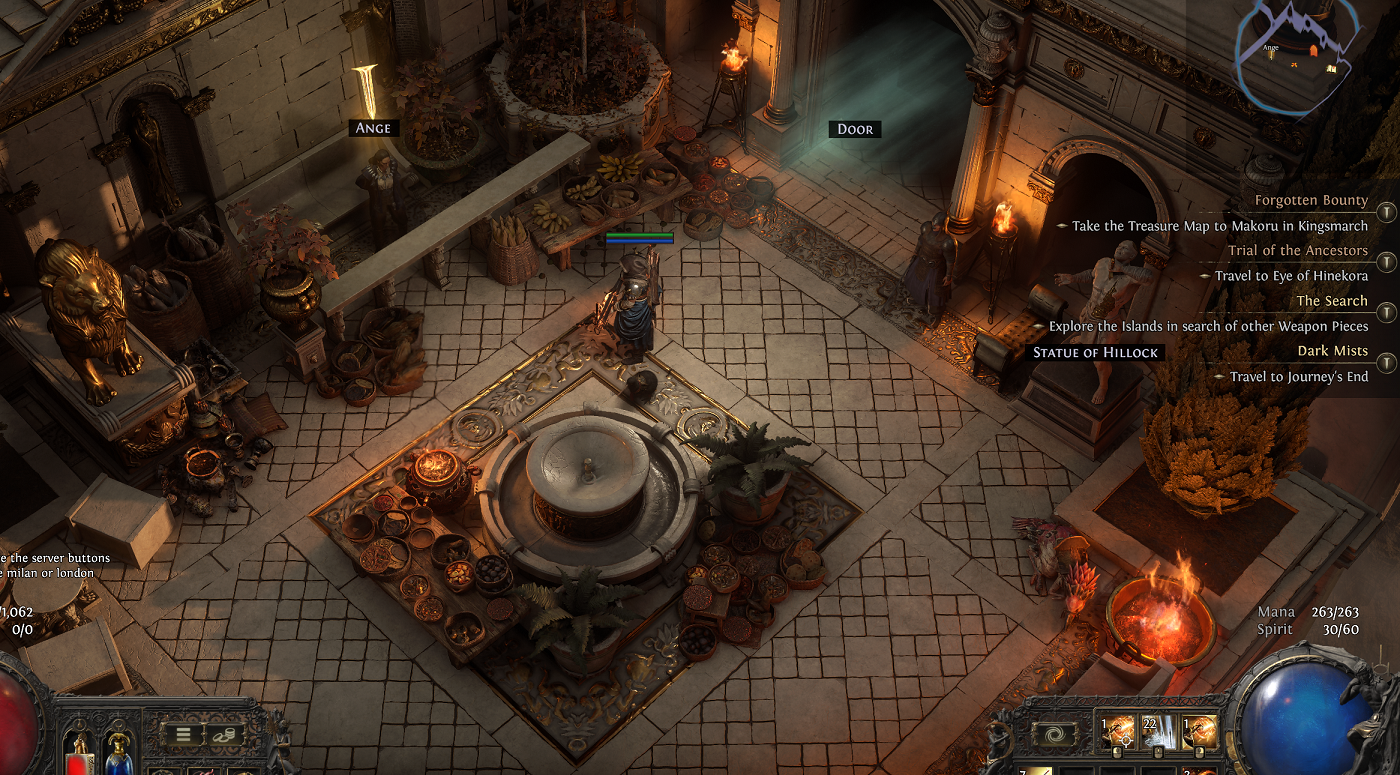Open the main menu hamburger button
The height and width of the screenshot is (775, 1400).
point(184,734)
